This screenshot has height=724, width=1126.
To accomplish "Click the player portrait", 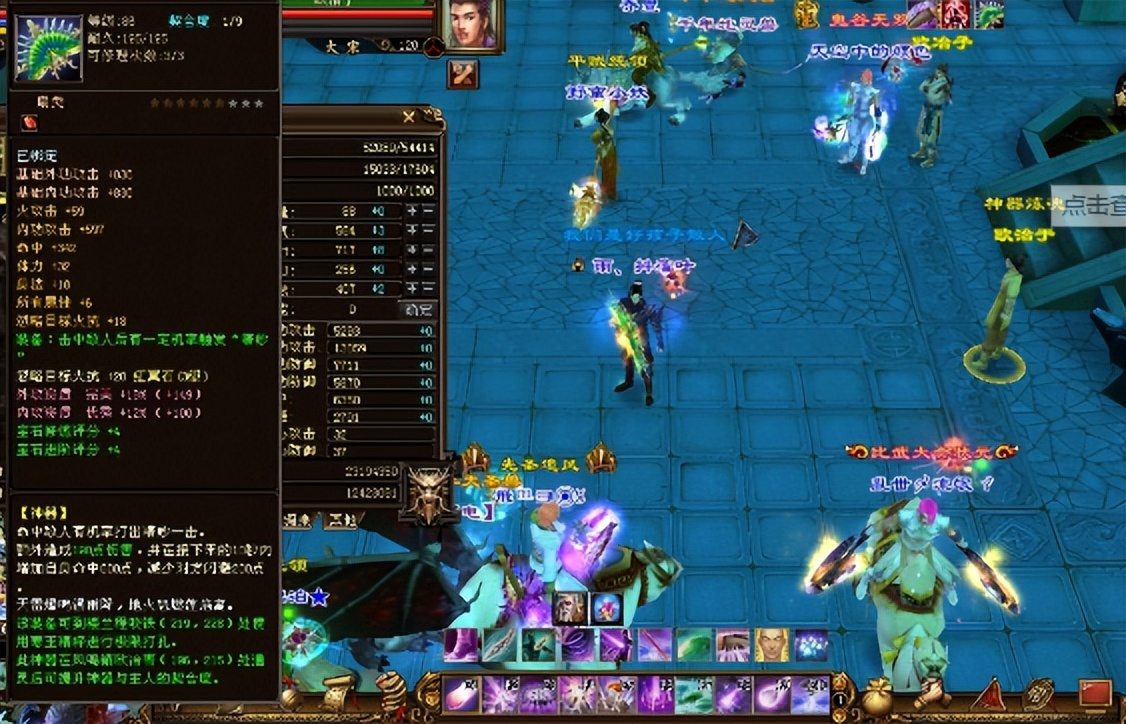I will pos(472,22).
